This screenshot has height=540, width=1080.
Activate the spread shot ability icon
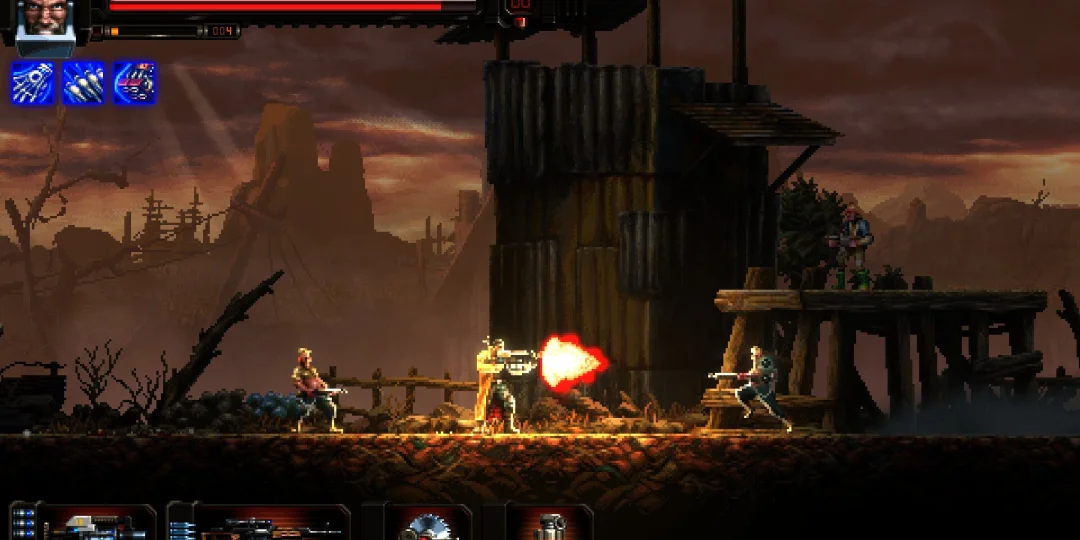coord(32,83)
